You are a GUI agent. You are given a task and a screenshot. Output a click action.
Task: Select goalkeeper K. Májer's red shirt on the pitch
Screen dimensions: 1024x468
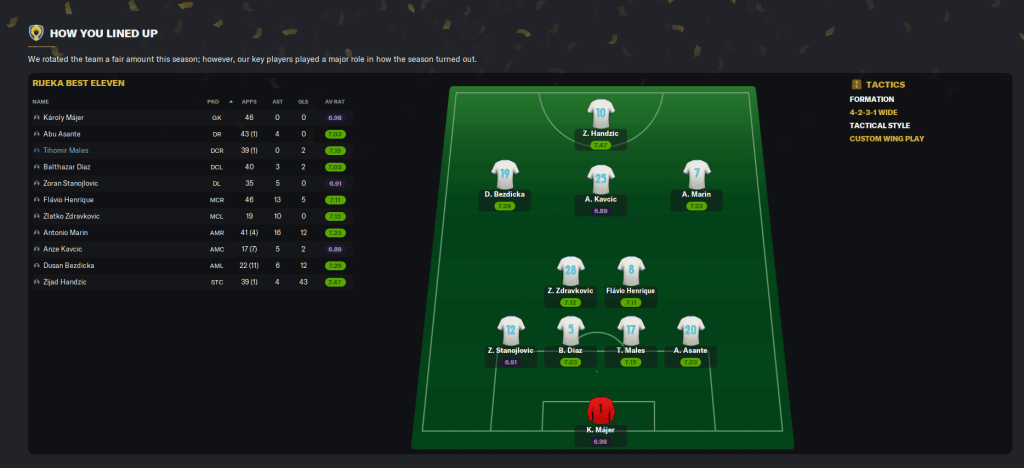(600, 410)
